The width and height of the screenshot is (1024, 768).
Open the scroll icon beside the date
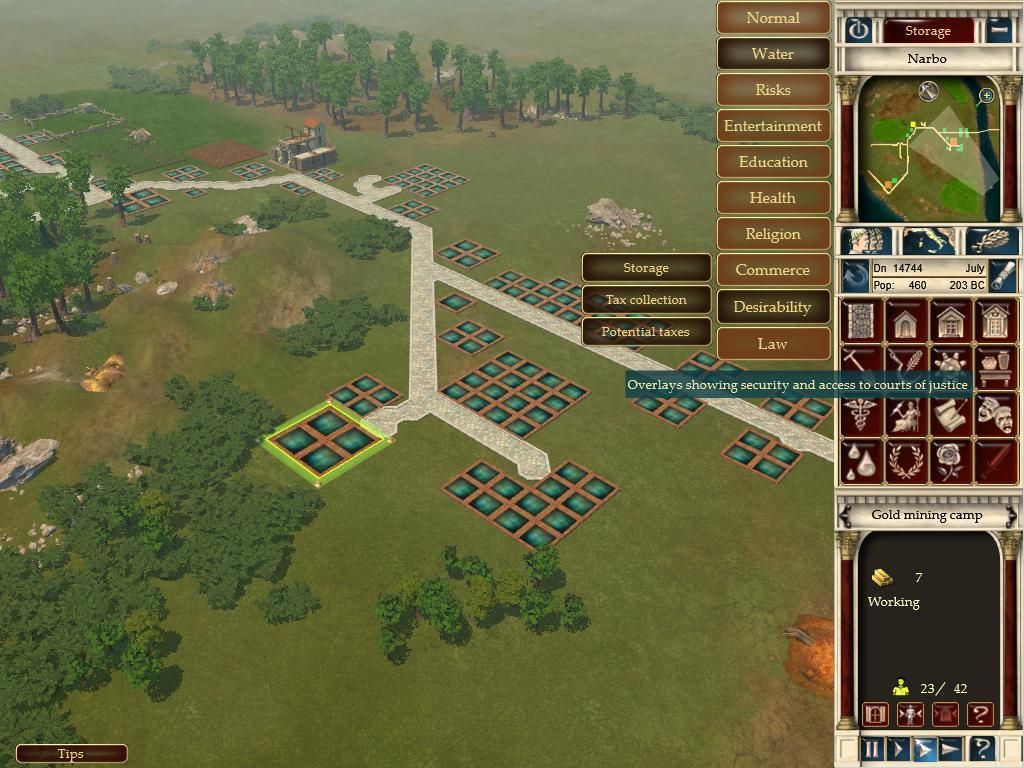[1003, 276]
